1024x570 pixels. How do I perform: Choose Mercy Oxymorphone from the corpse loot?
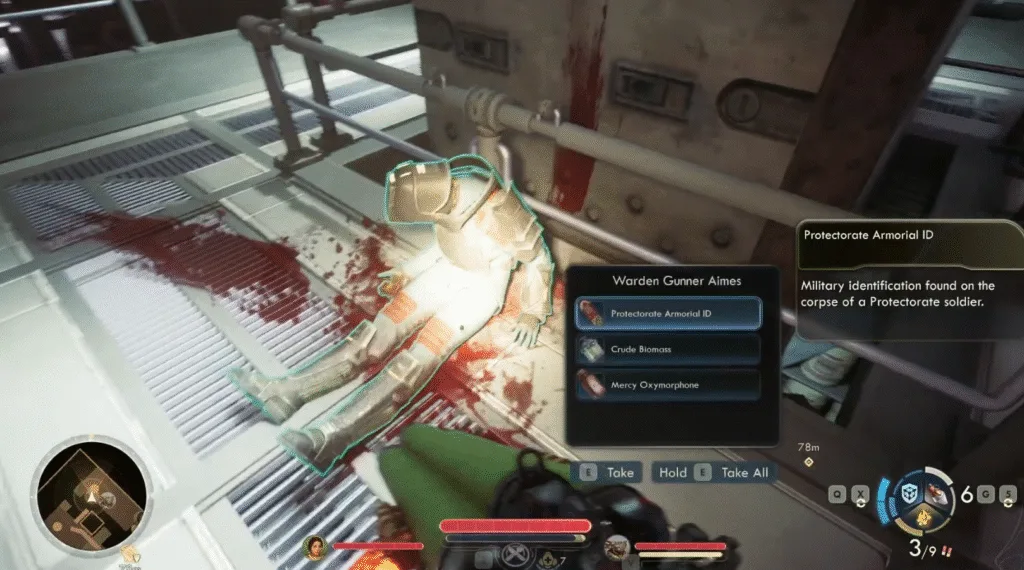(668, 384)
